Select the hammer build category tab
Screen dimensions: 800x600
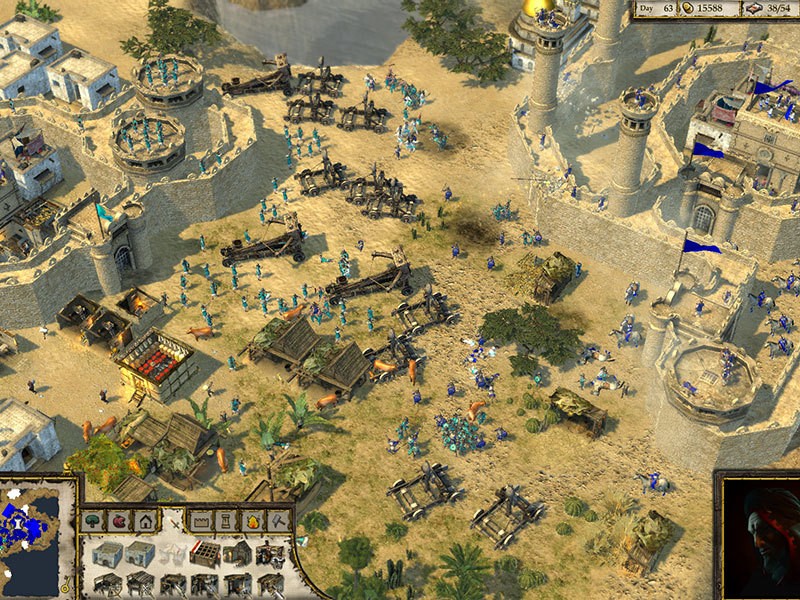point(279,521)
